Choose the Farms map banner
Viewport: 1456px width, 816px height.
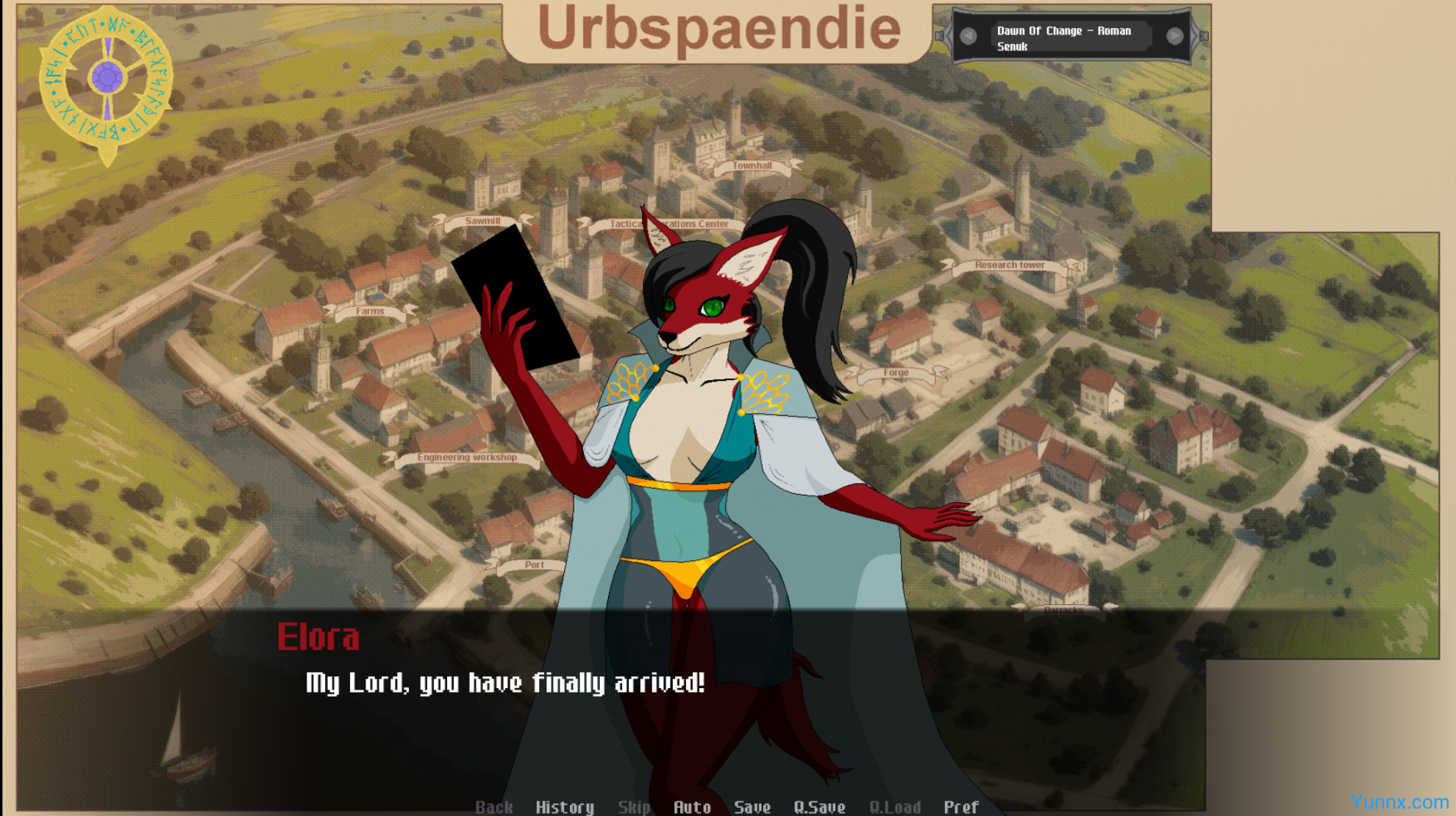(x=370, y=311)
